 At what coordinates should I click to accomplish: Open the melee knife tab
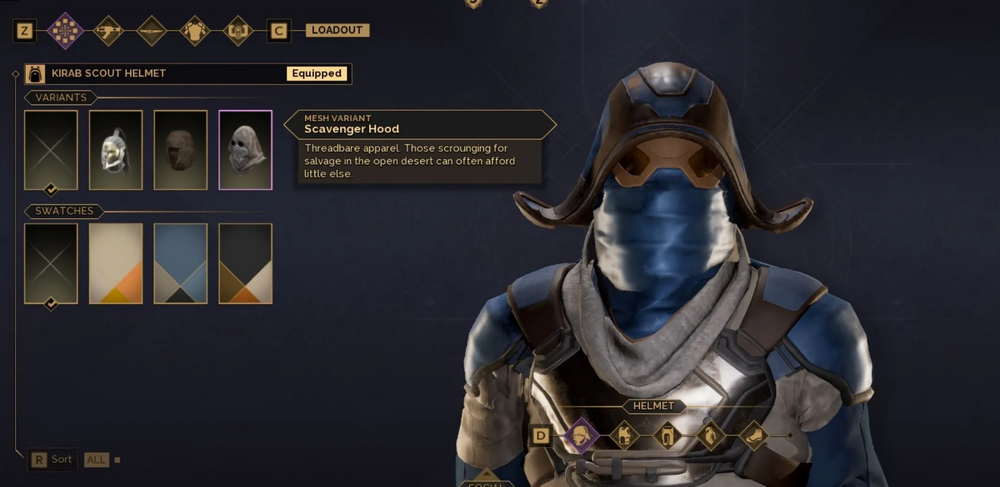pos(151,31)
